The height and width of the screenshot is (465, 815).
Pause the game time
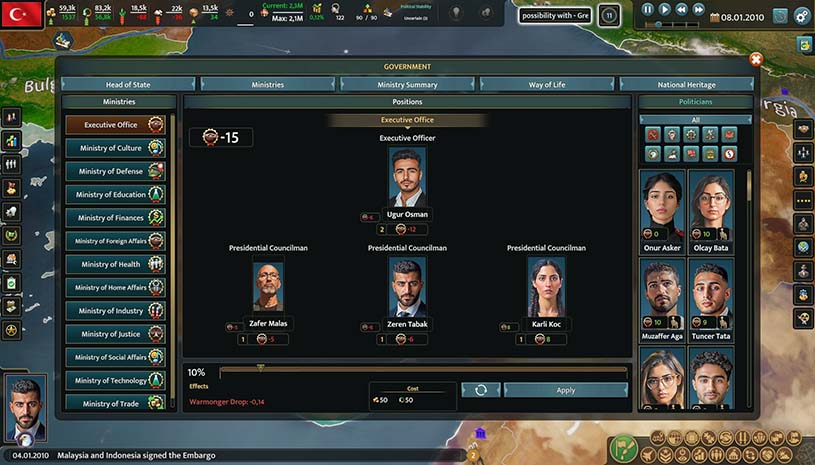pyautogui.click(x=648, y=9)
